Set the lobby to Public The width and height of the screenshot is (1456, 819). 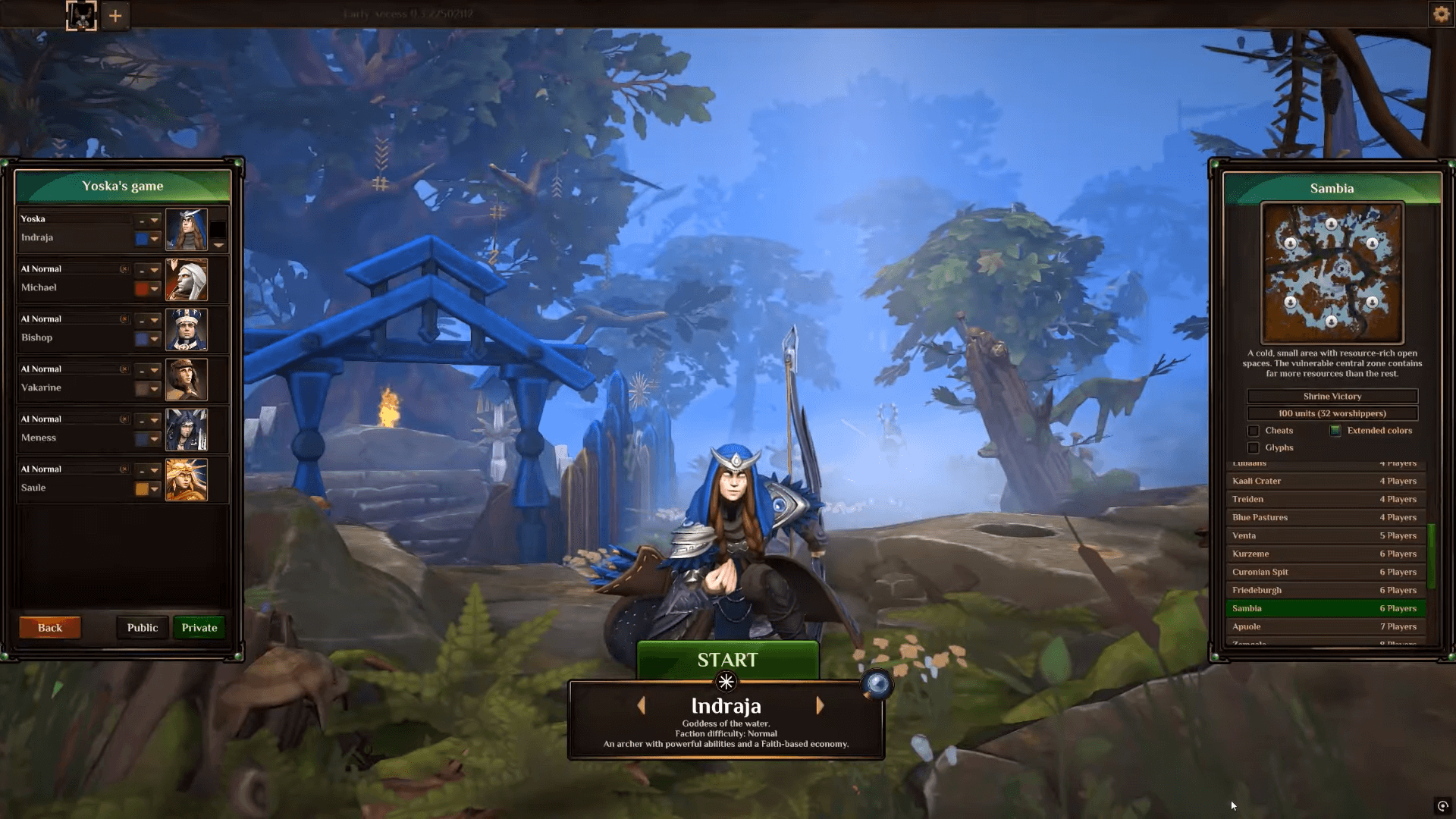143,627
